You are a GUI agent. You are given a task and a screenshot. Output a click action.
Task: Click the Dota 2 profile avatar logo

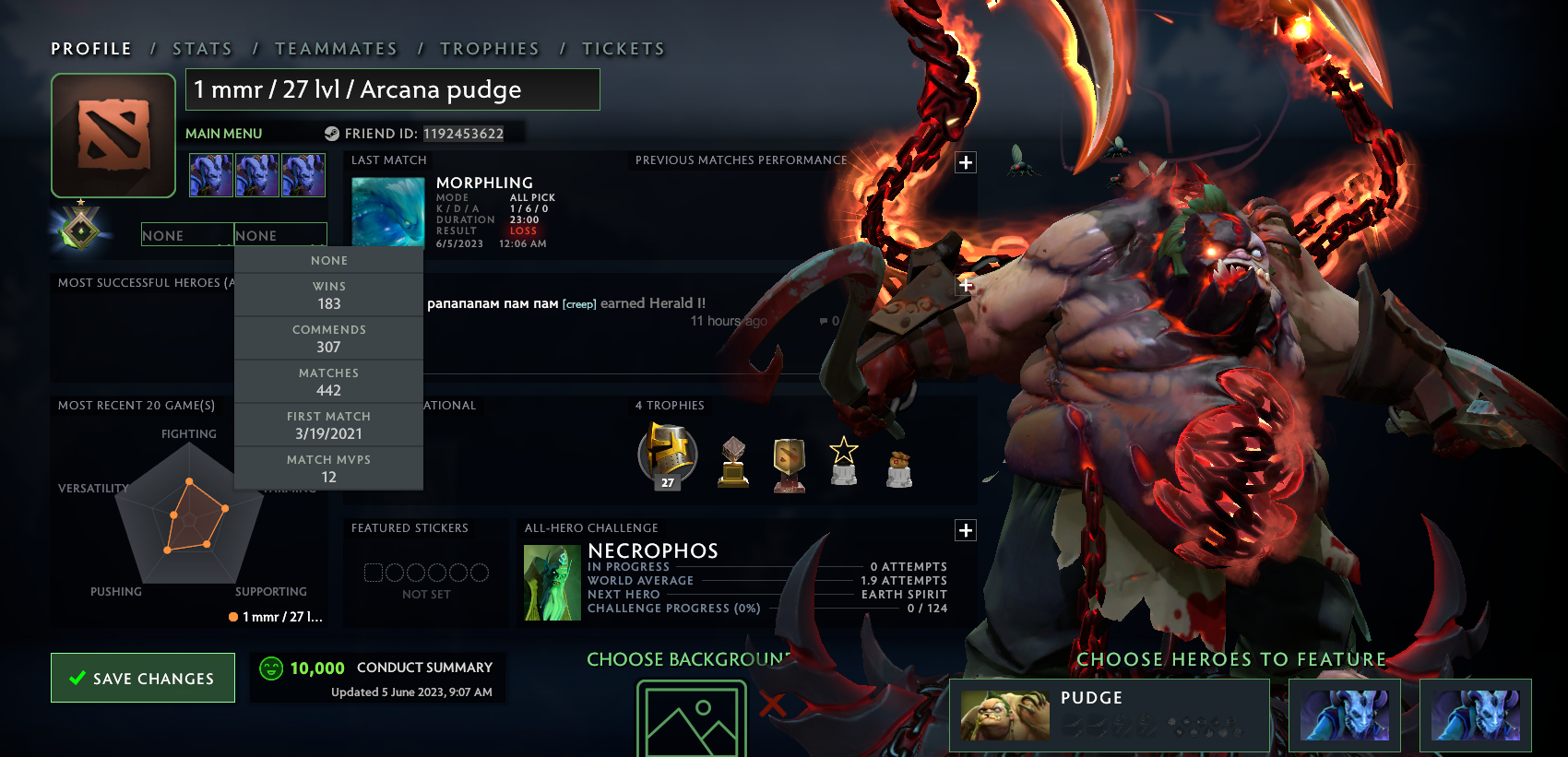[113, 135]
